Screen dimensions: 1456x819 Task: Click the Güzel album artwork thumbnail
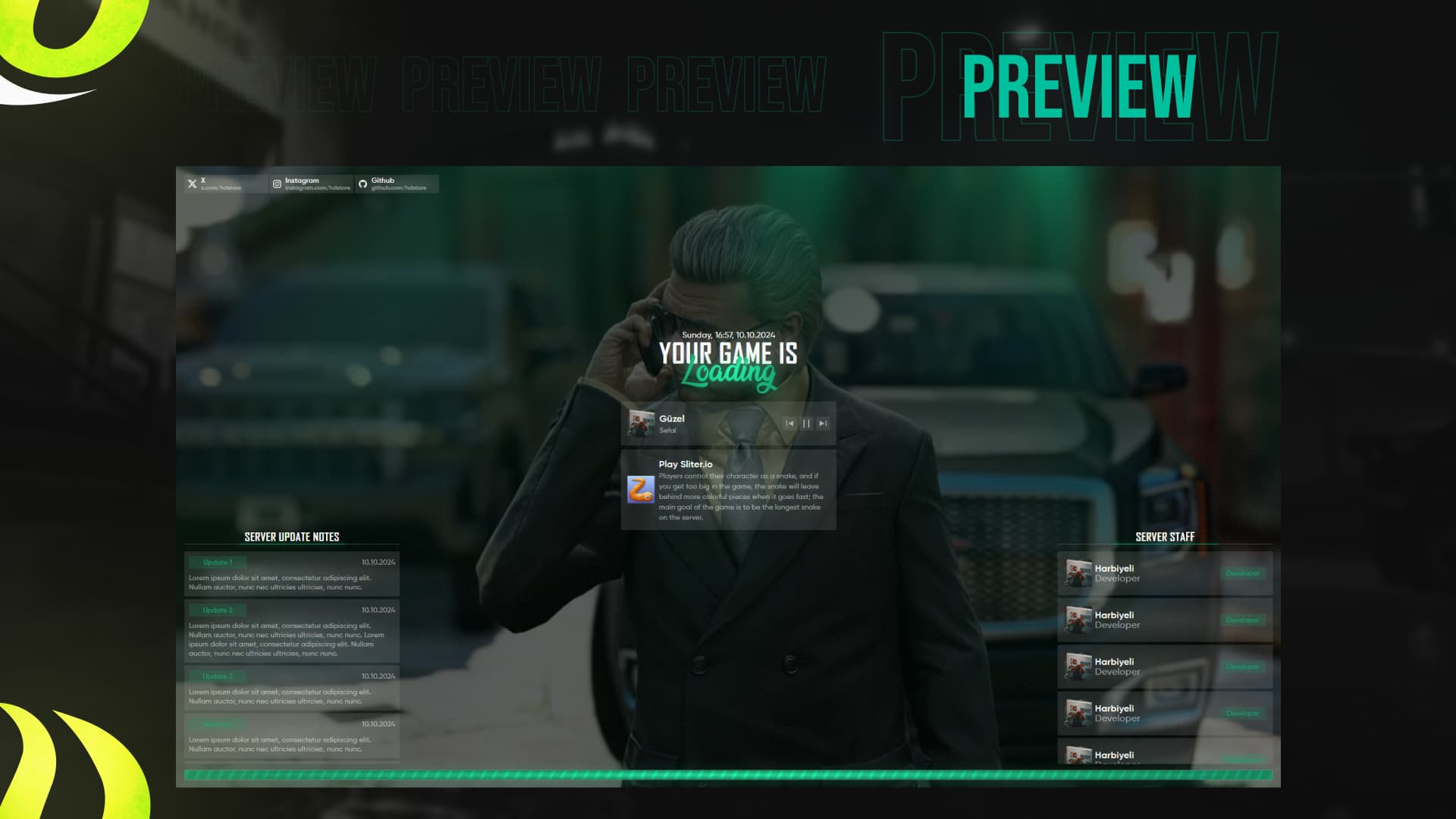641,423
